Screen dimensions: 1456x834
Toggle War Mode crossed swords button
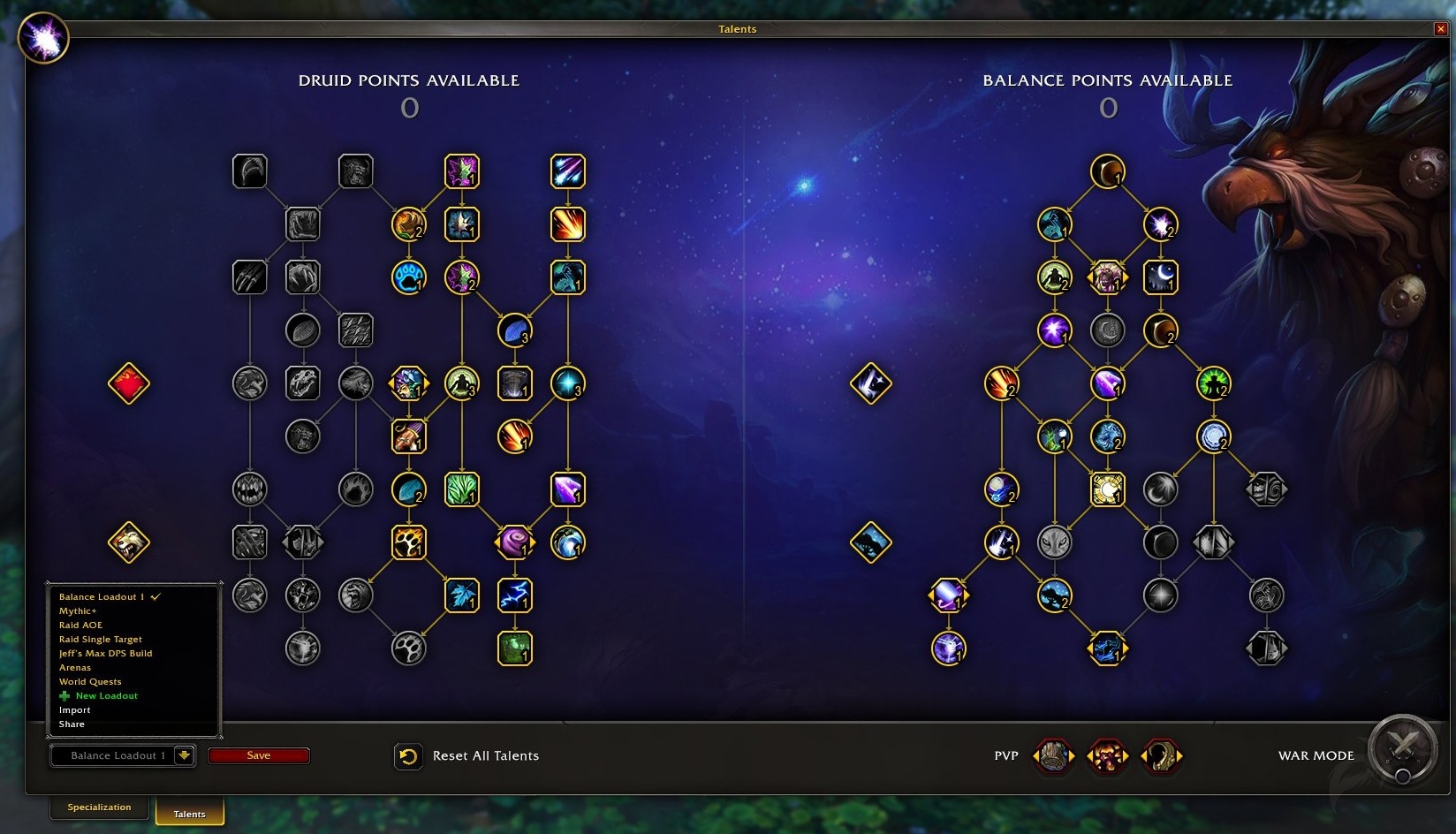pyautogui.click(x=1402, y=747)
